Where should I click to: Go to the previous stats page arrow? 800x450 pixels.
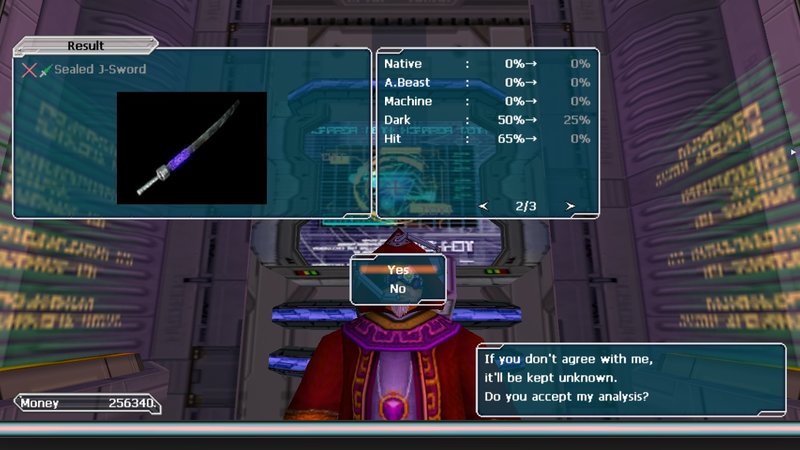click(483, 206)
